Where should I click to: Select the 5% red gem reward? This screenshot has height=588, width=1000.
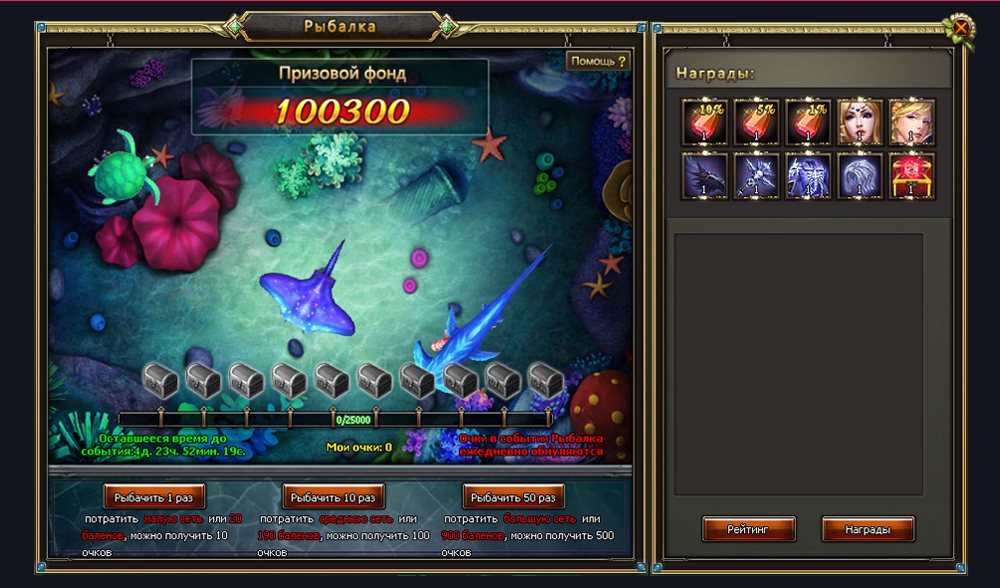tap(756, 121)
